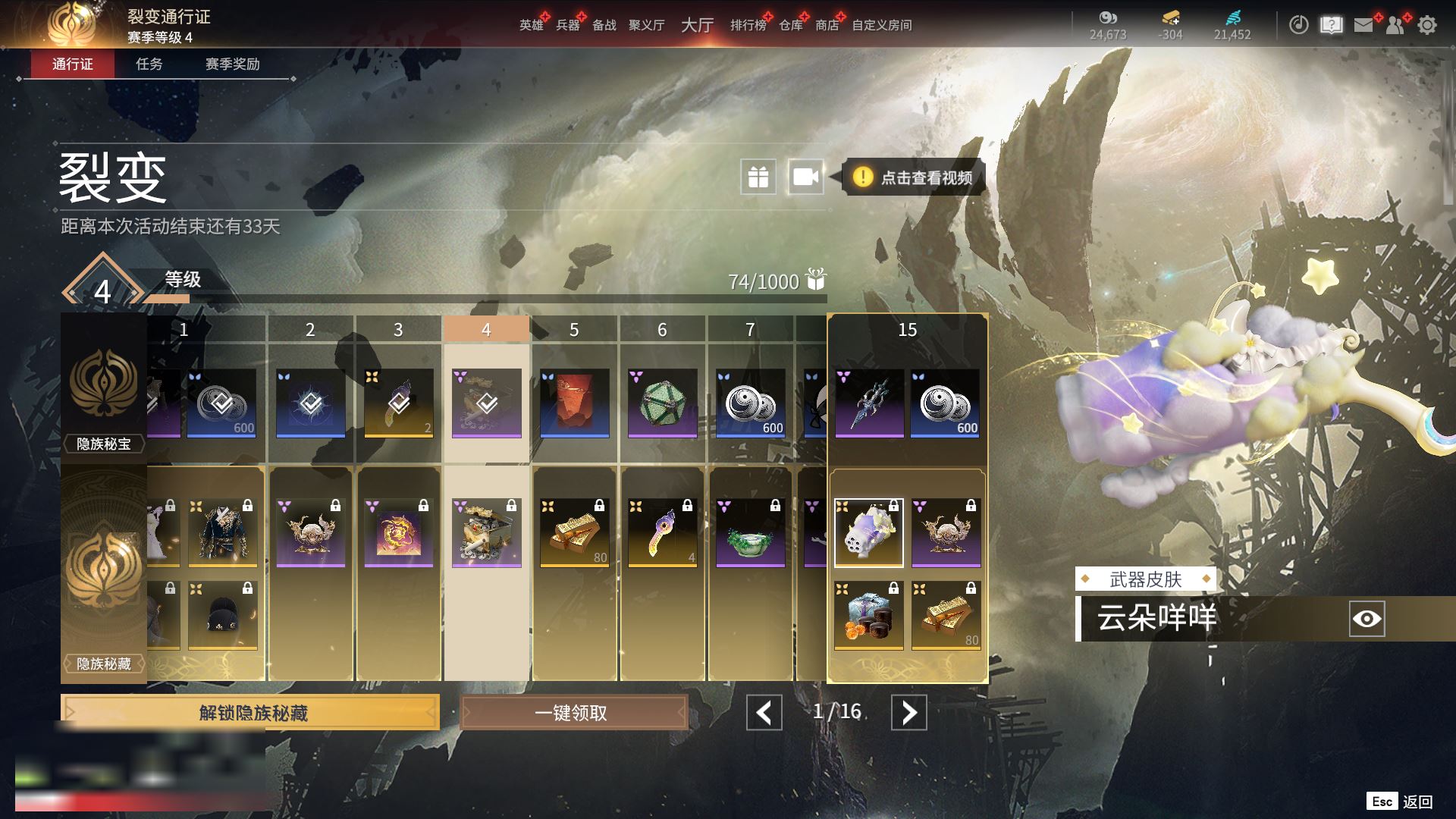Open the gift box icon beside the camera
1456x819 pixels.
pos(758,177)
